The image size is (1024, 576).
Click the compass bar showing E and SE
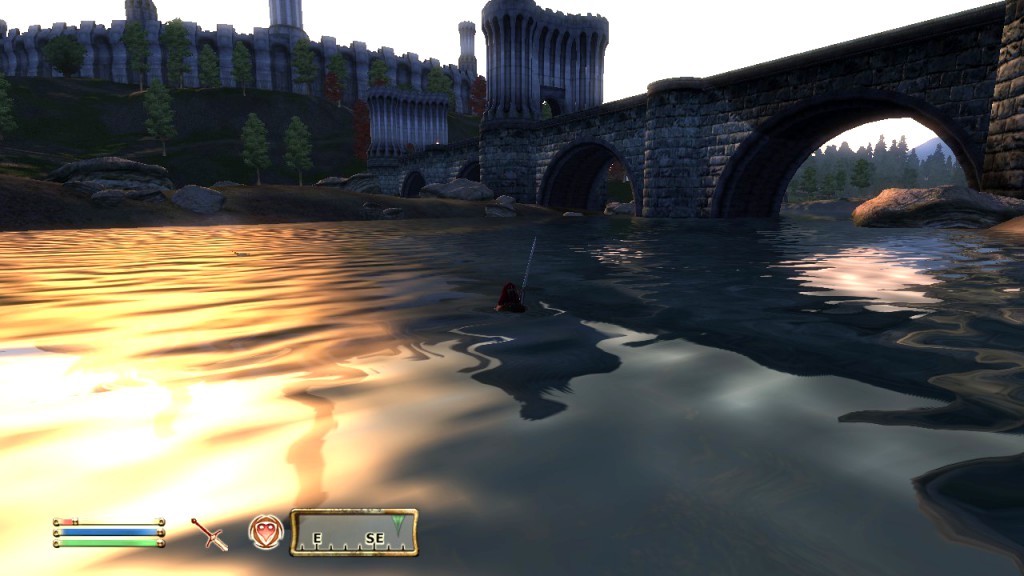(354, 533)
